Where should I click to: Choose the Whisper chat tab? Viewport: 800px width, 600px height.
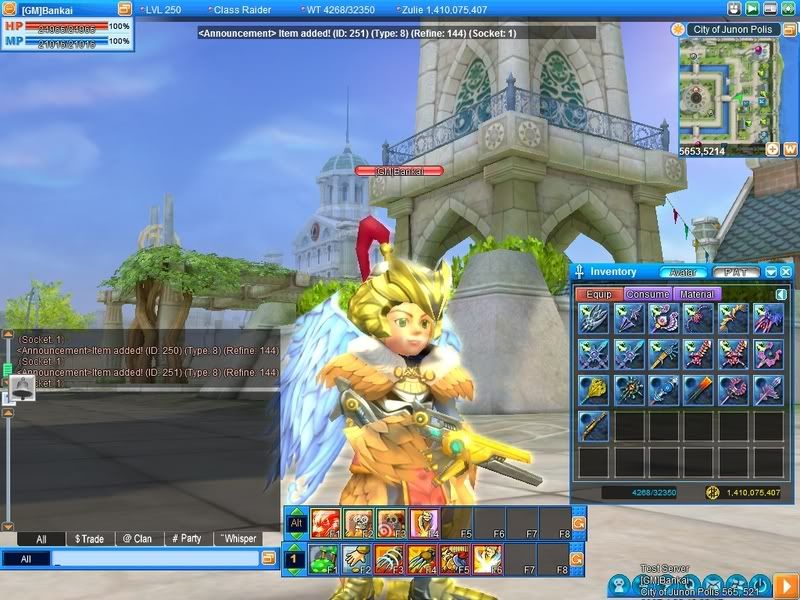click(x=237, y=538)
